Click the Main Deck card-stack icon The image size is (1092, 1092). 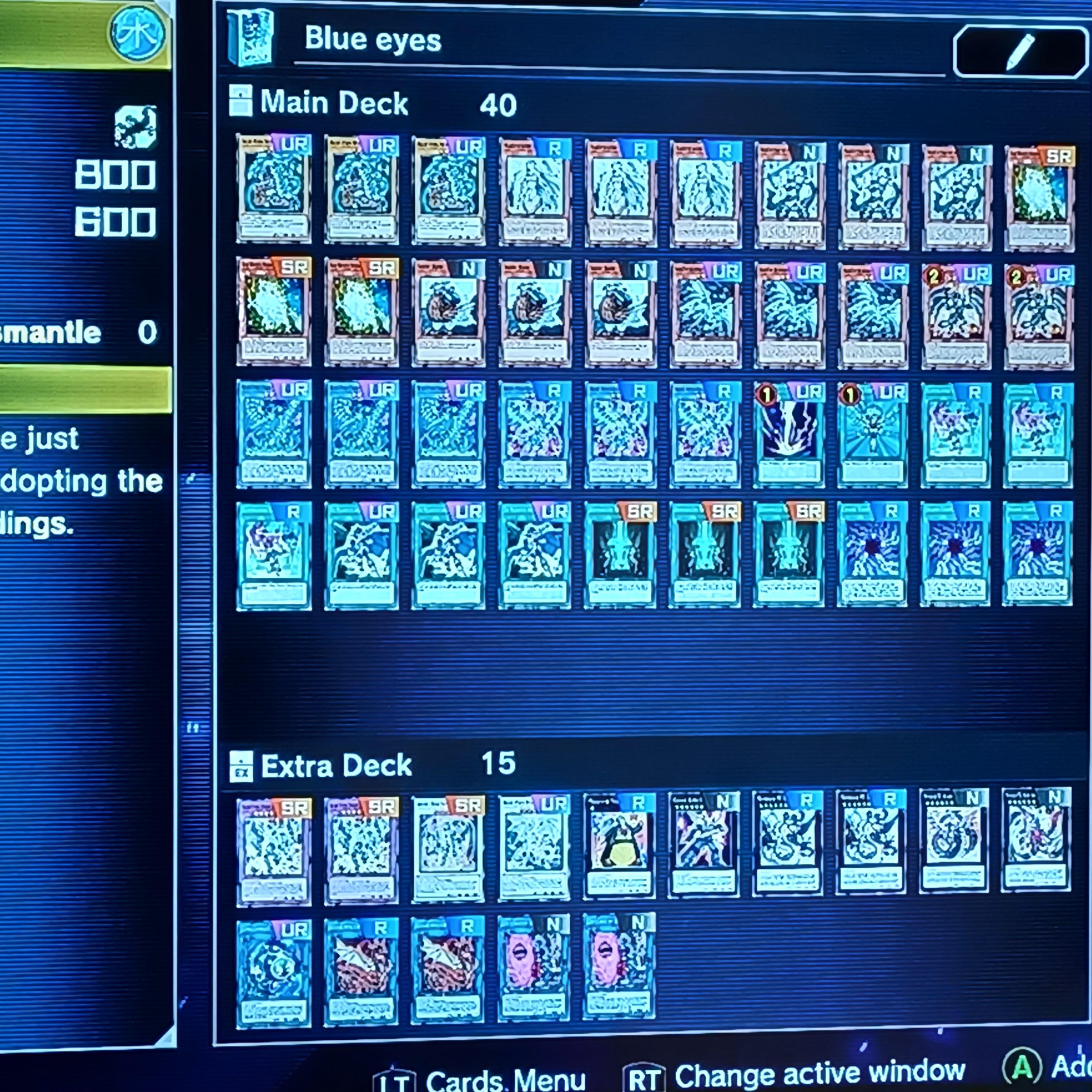(x=241, y=103)
